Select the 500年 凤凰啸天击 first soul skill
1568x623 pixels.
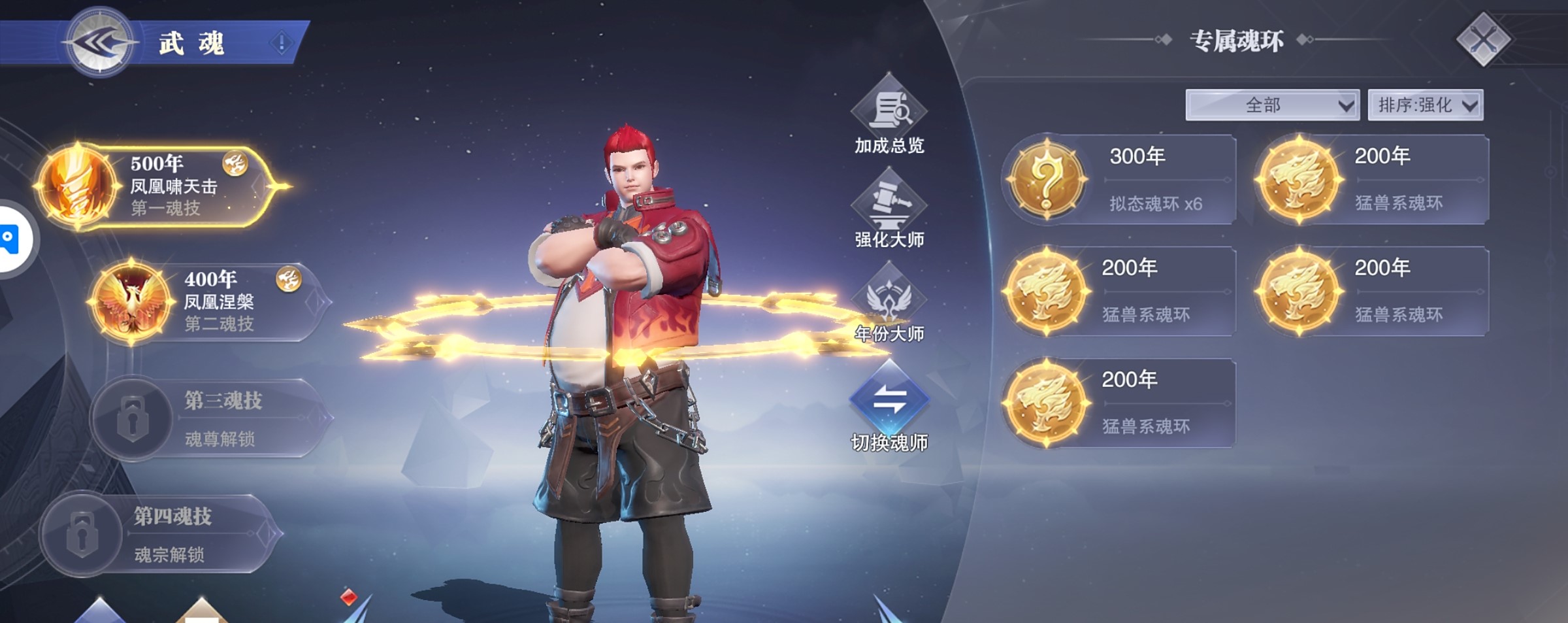[157, 186]
